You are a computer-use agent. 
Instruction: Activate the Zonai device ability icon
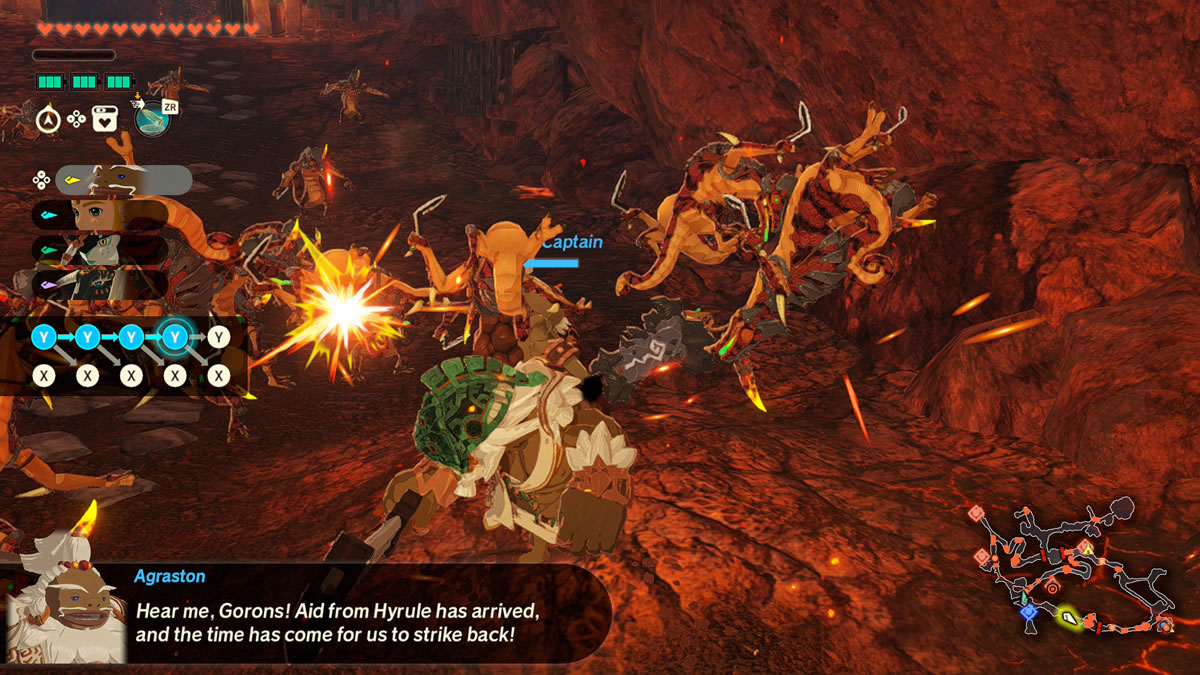153,118
